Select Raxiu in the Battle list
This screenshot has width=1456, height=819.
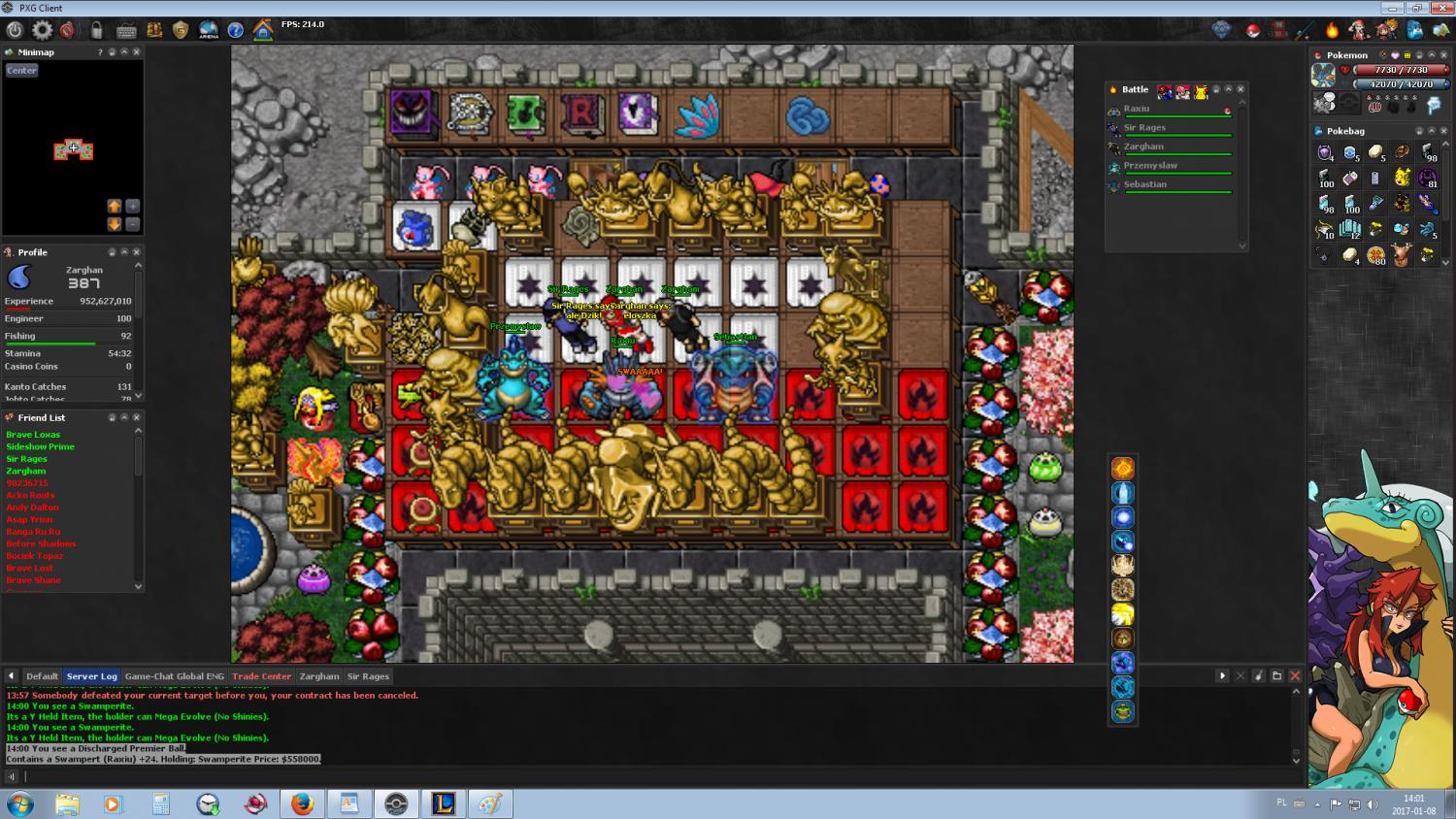click(x=1137, y=109)
